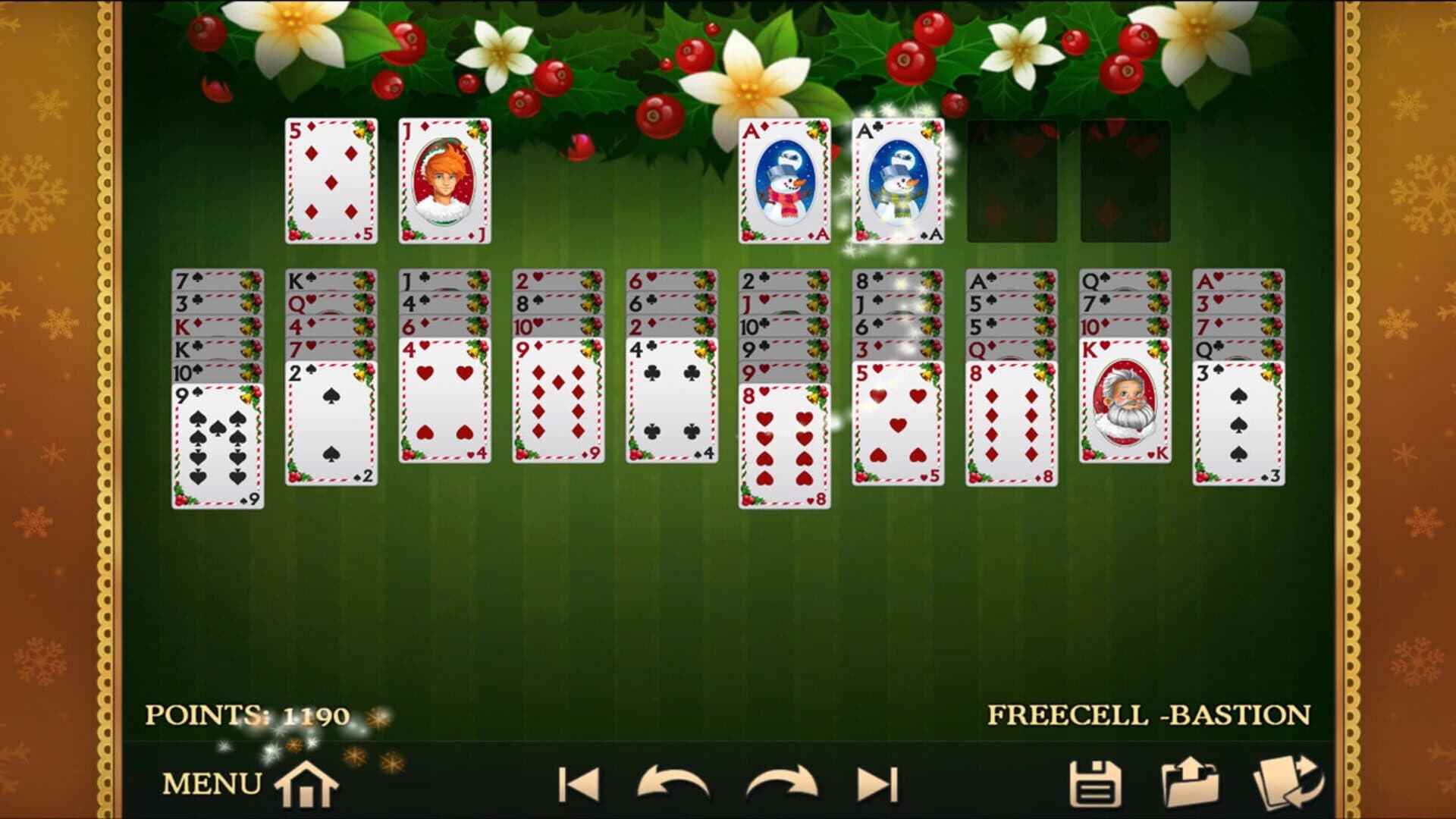The image size is (1456, 819).
Task: Select the Ace of Clubs foundation card
Action: pos(899,182)
